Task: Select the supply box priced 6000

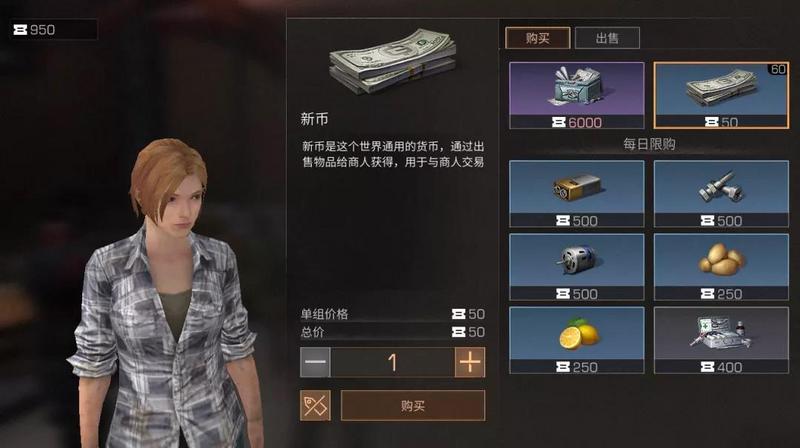Action: pyautogui.click(x=576, y=95)
